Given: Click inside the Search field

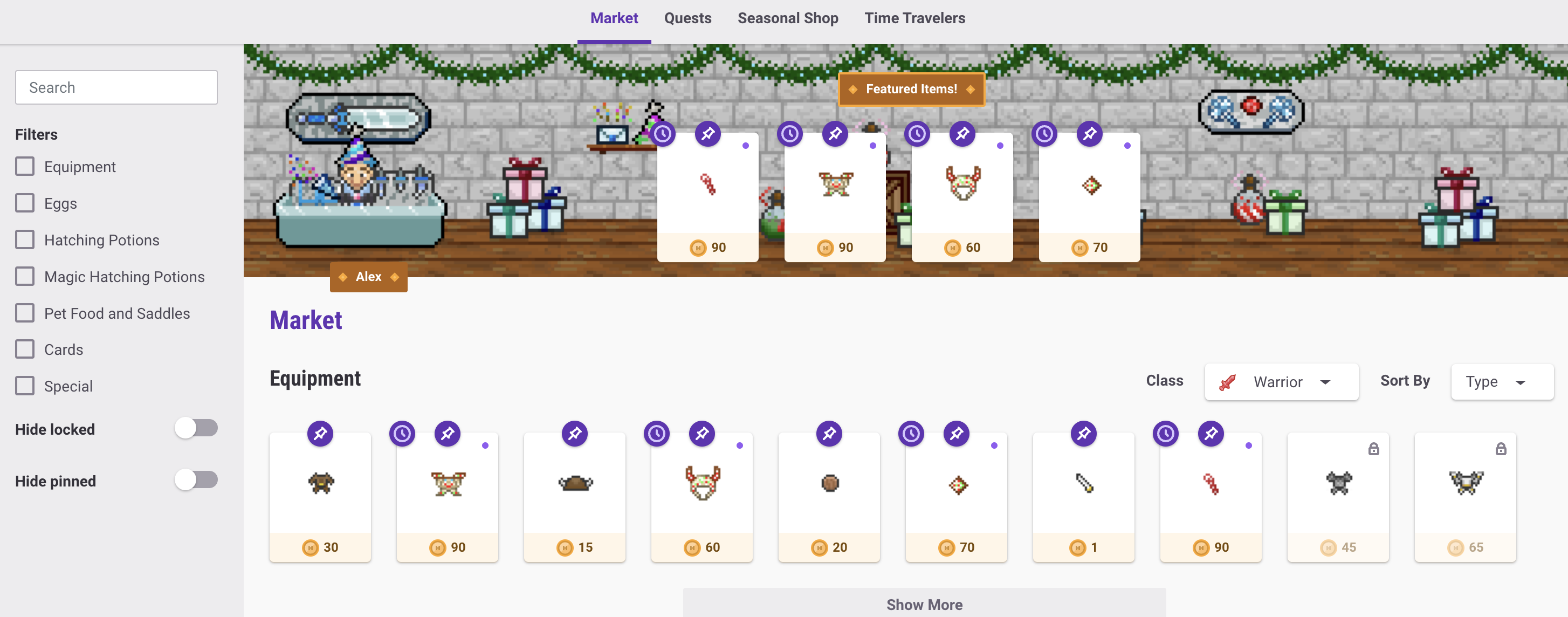Looking at the screenshot, I should [x=115, y=87].
